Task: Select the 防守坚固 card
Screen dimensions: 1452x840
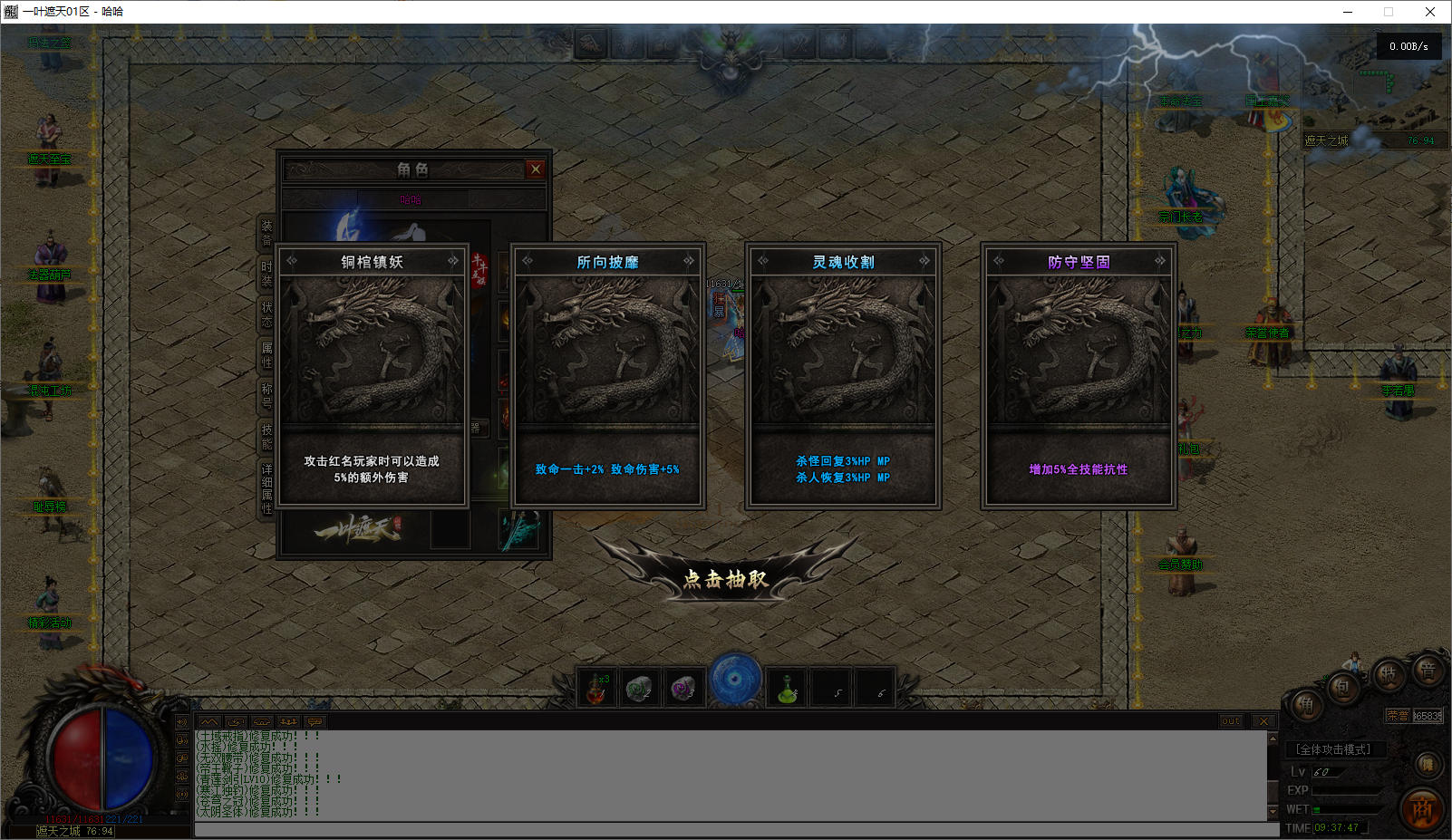Action: (x=1079, y=375)
